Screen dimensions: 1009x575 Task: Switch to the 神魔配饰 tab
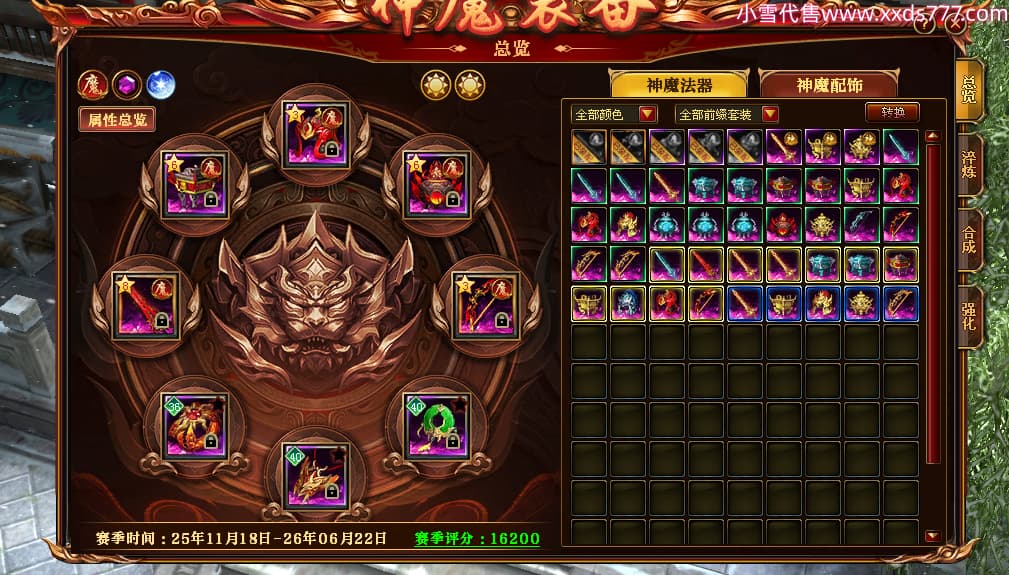click(828, 85)
